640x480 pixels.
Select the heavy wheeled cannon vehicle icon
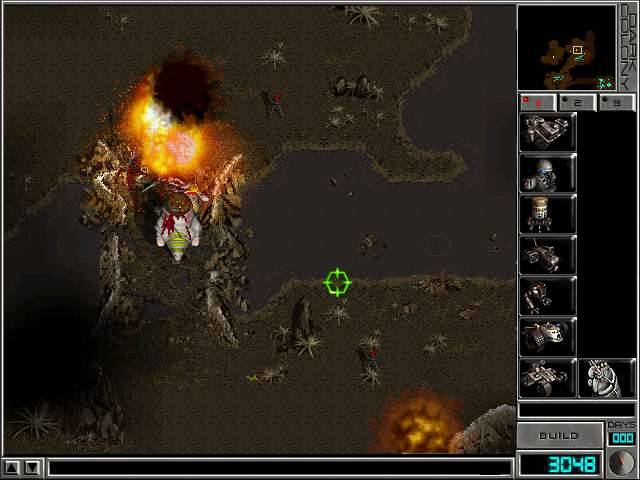547,337
